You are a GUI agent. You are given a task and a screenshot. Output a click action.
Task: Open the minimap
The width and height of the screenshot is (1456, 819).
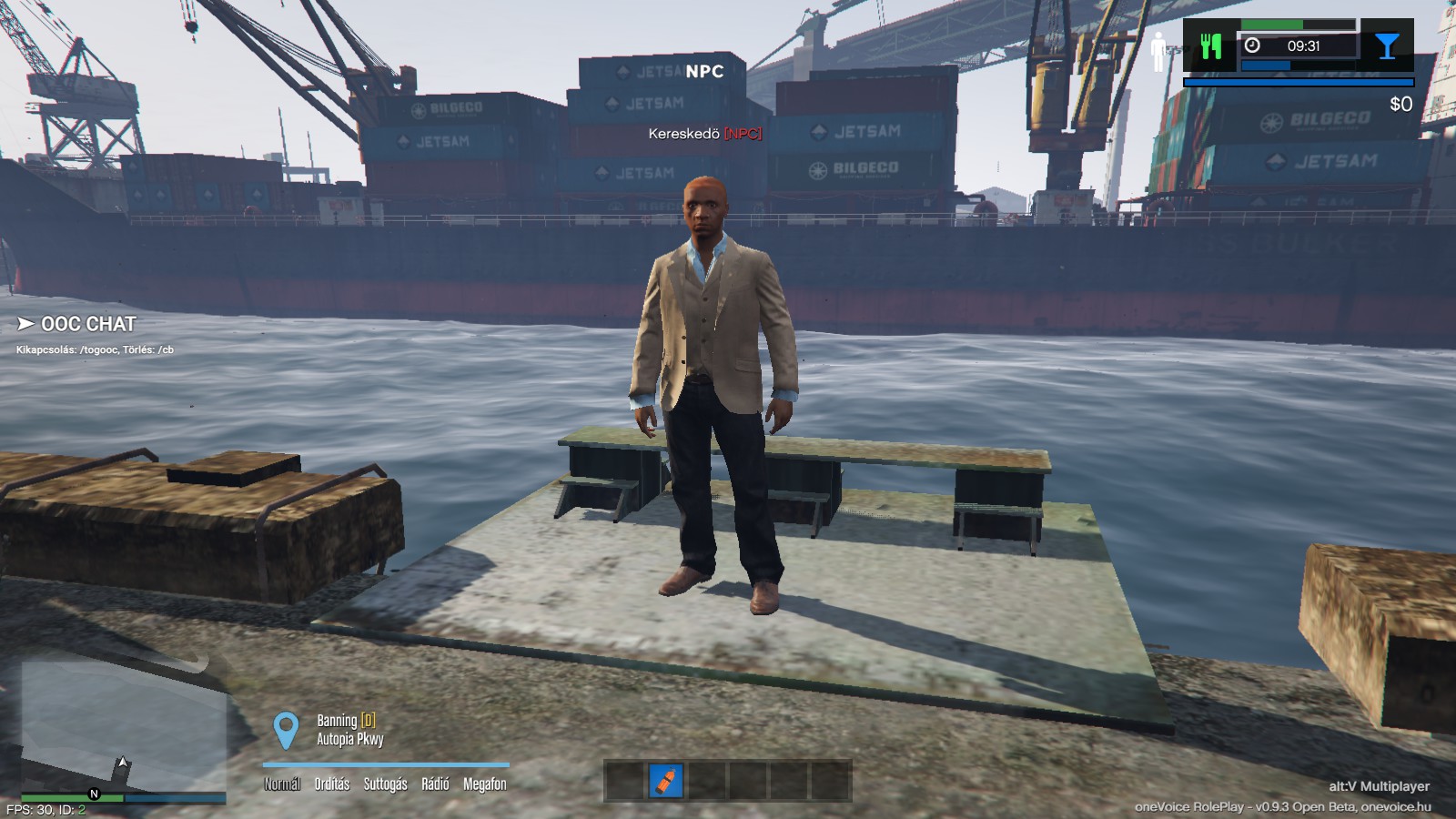[x=123, y=728]
